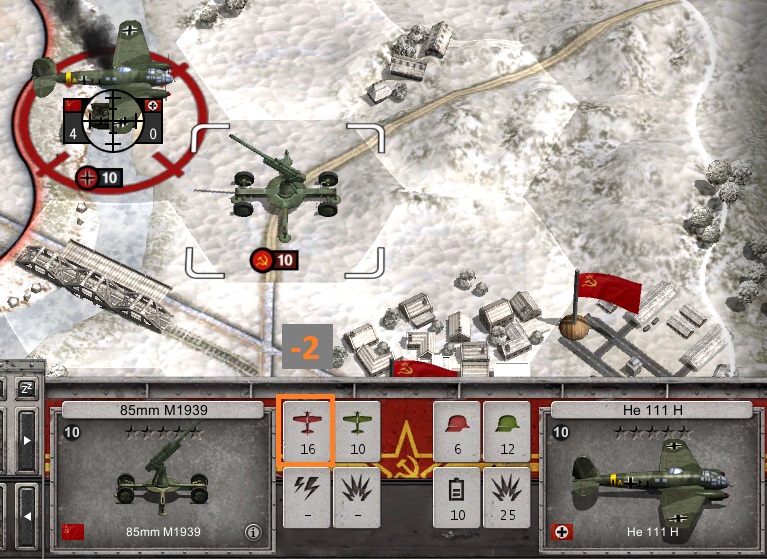Screen dimensions: 767x559
Task: Click the green plane air defense stat
Action: (x=356, y=432)
